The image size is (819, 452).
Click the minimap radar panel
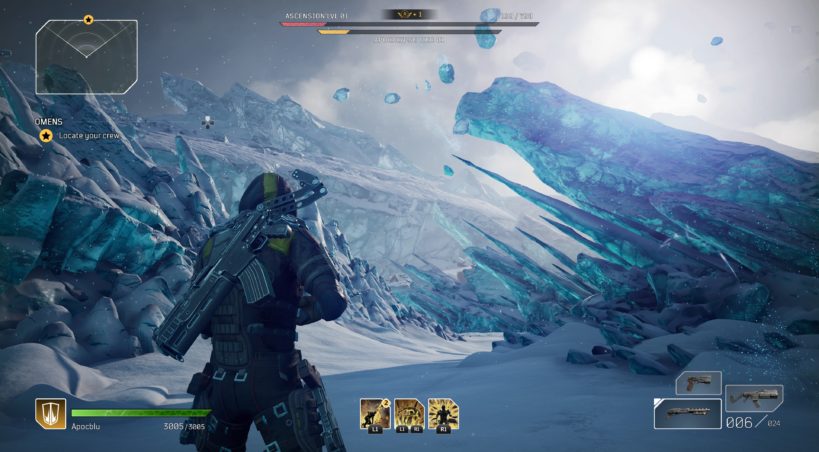point(86,57)
